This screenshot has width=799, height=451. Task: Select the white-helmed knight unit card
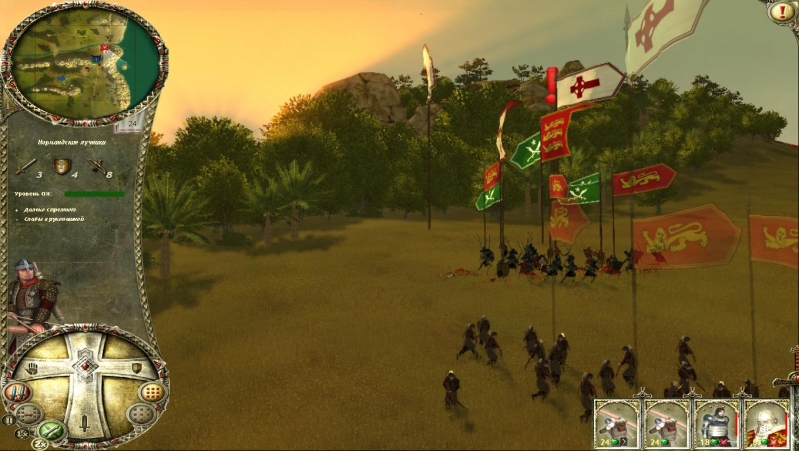766,424
